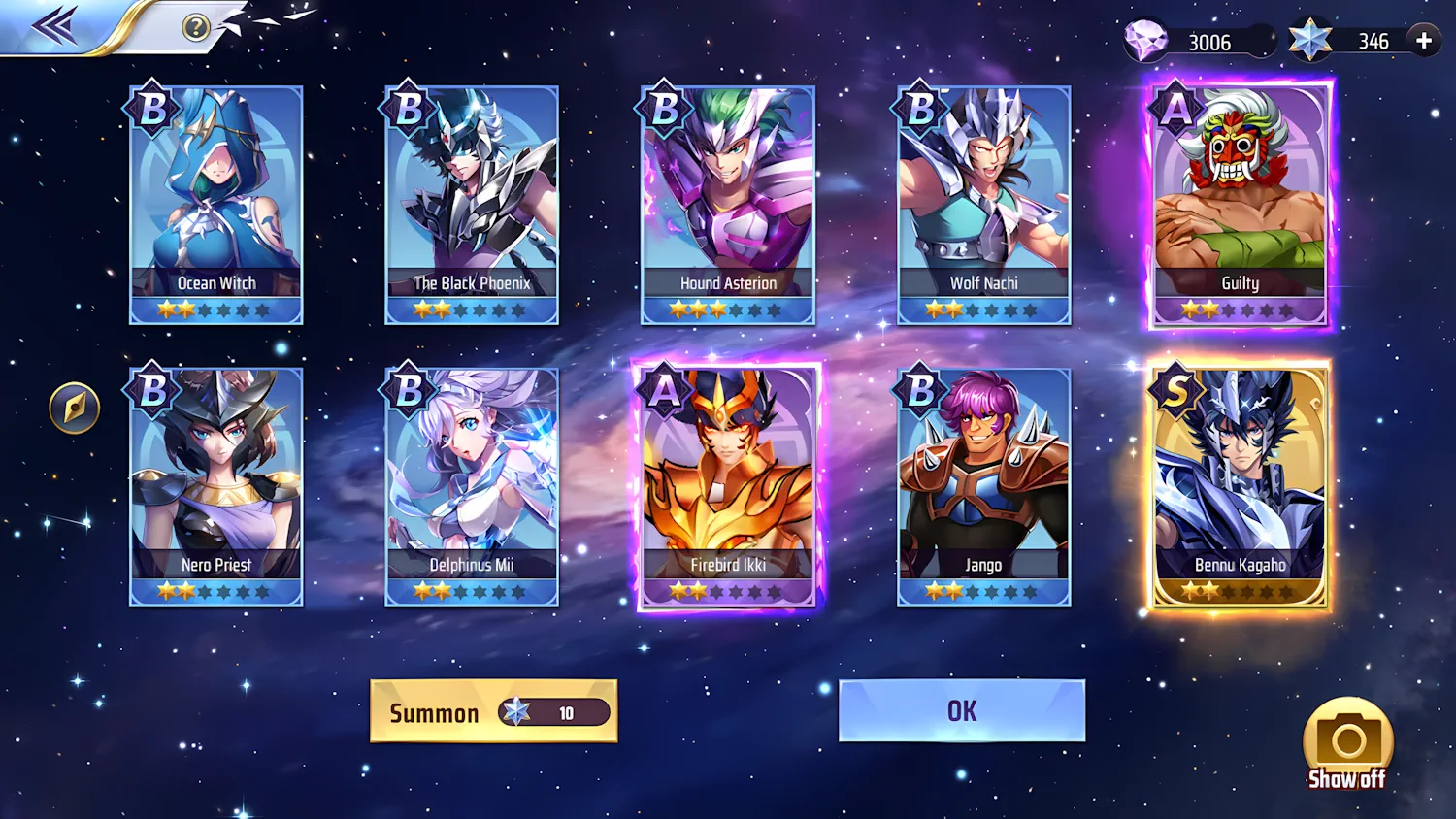Screen dimensions: 1456x819
Task: Click the plus to add currency
Action: pyautogui.click(x=1423, y=41)
